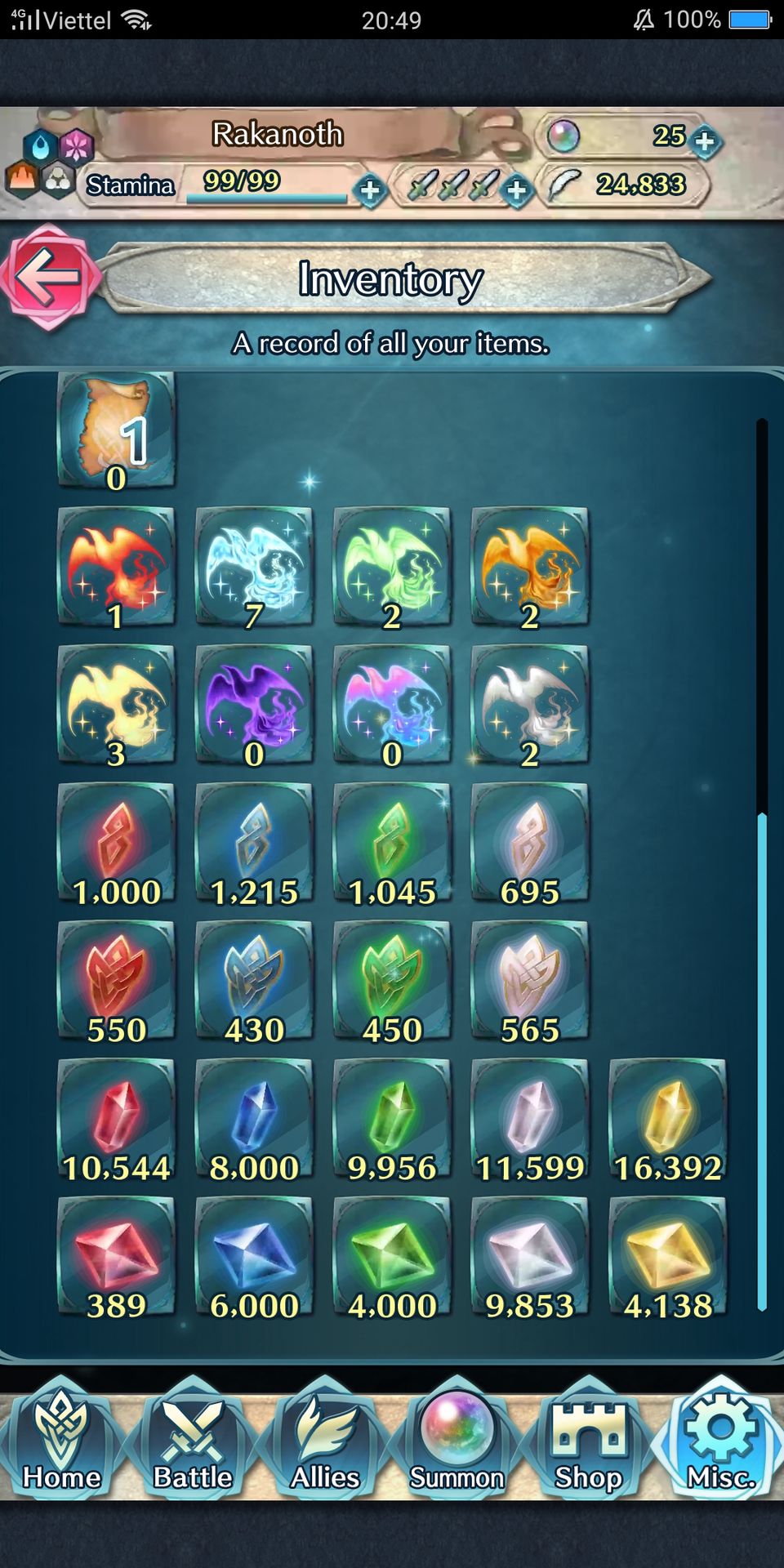Select the red badge showing 1,000
Screen dimensions: 784x1568
coord(116,843)
